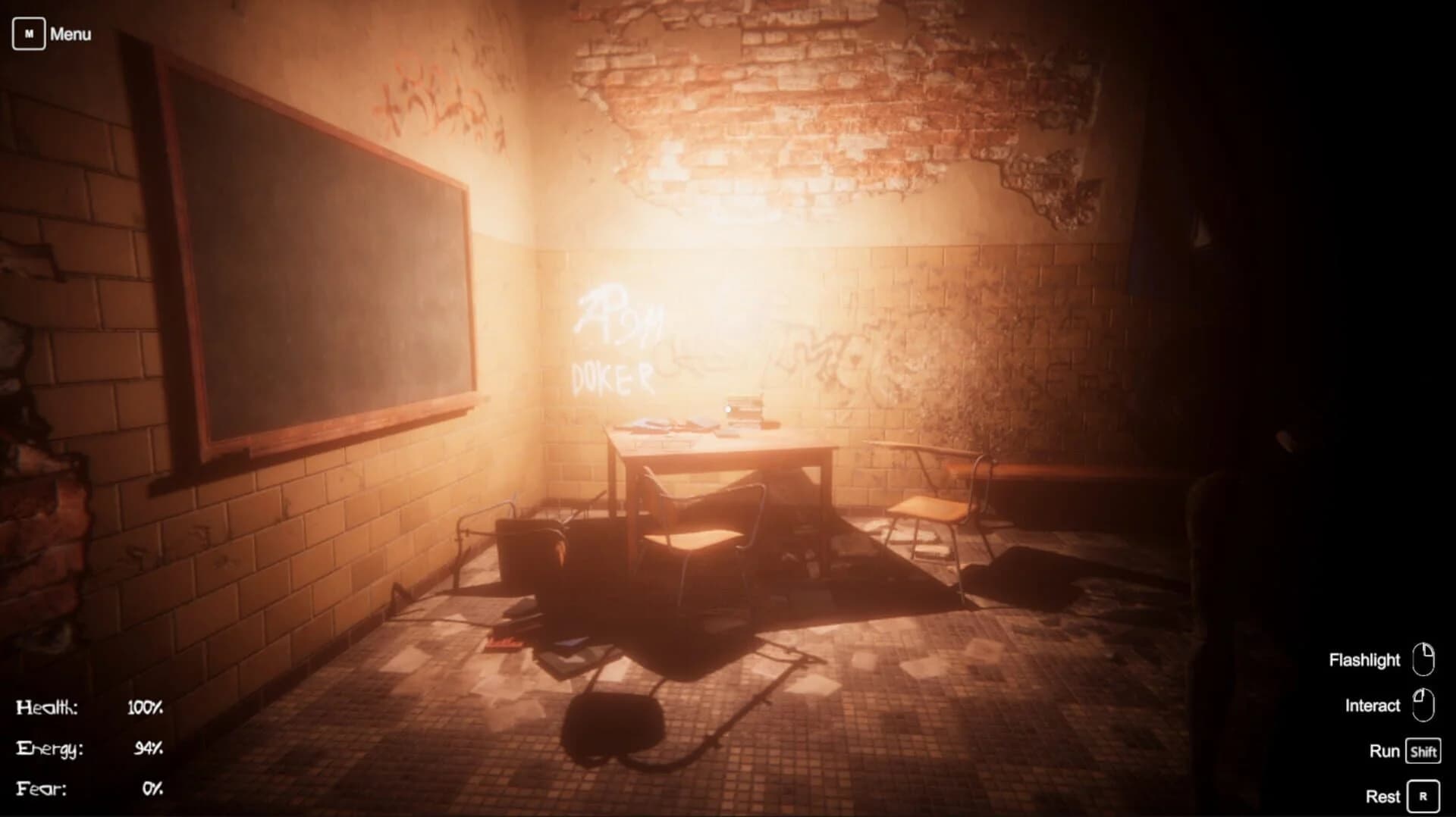Screen dimensions: 1456x817
Task: Click the crosshair dot at screen center
Action: [728, 409]
